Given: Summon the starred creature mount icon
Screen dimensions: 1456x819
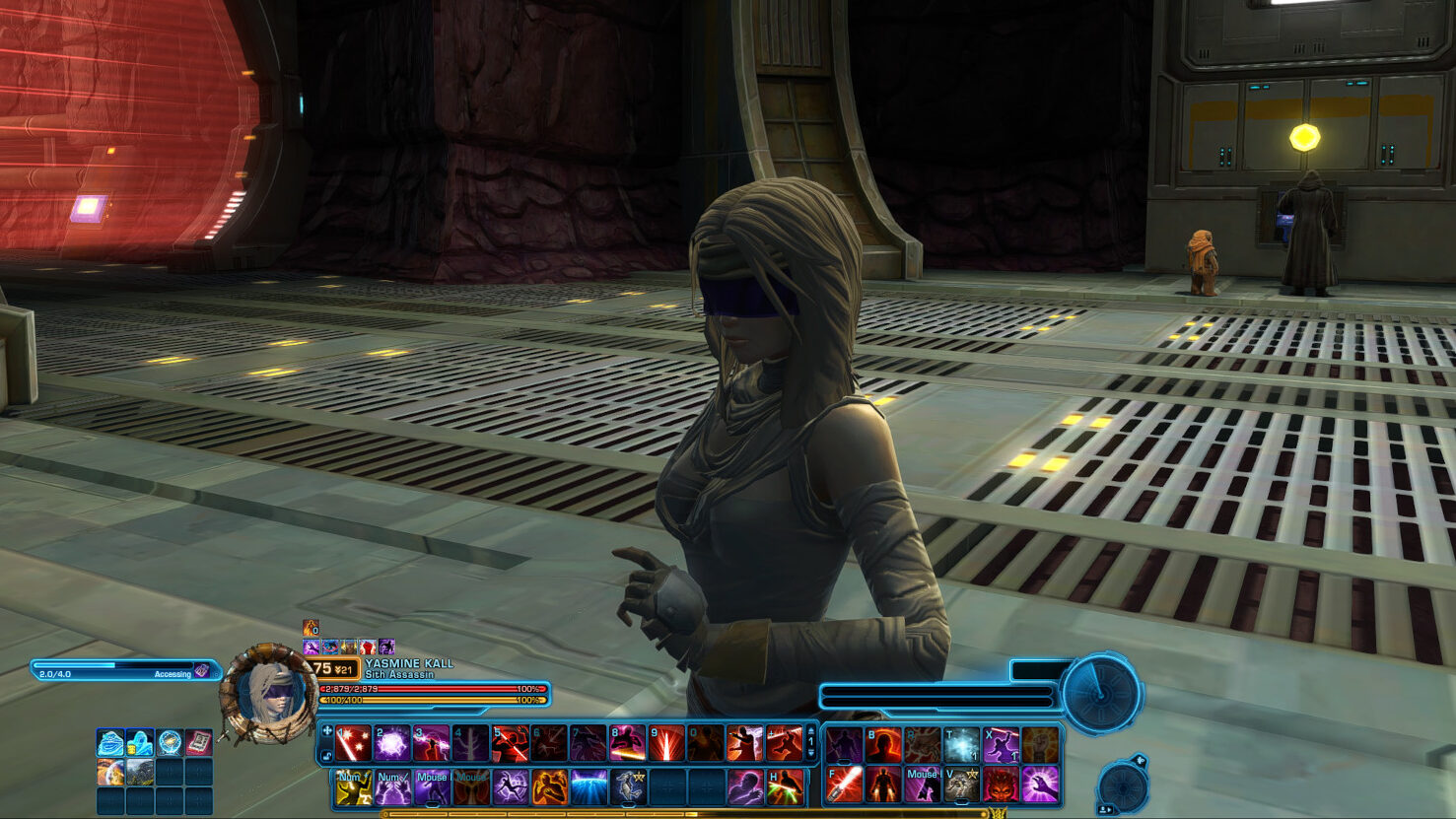Looking at the screenshot, I should pyautogui.click(x=628, y=786).
